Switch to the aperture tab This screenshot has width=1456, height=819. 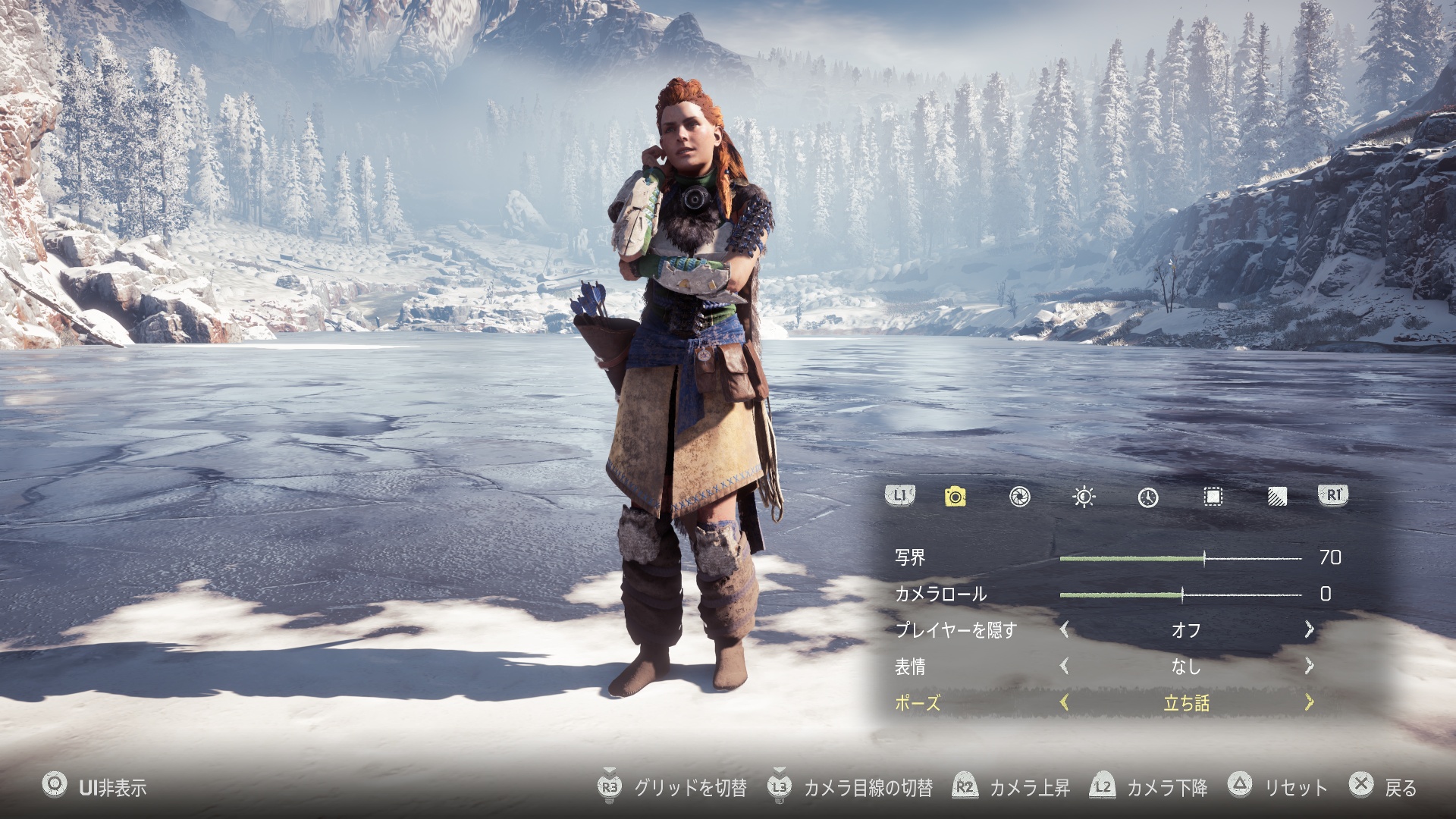[1019, 497]
